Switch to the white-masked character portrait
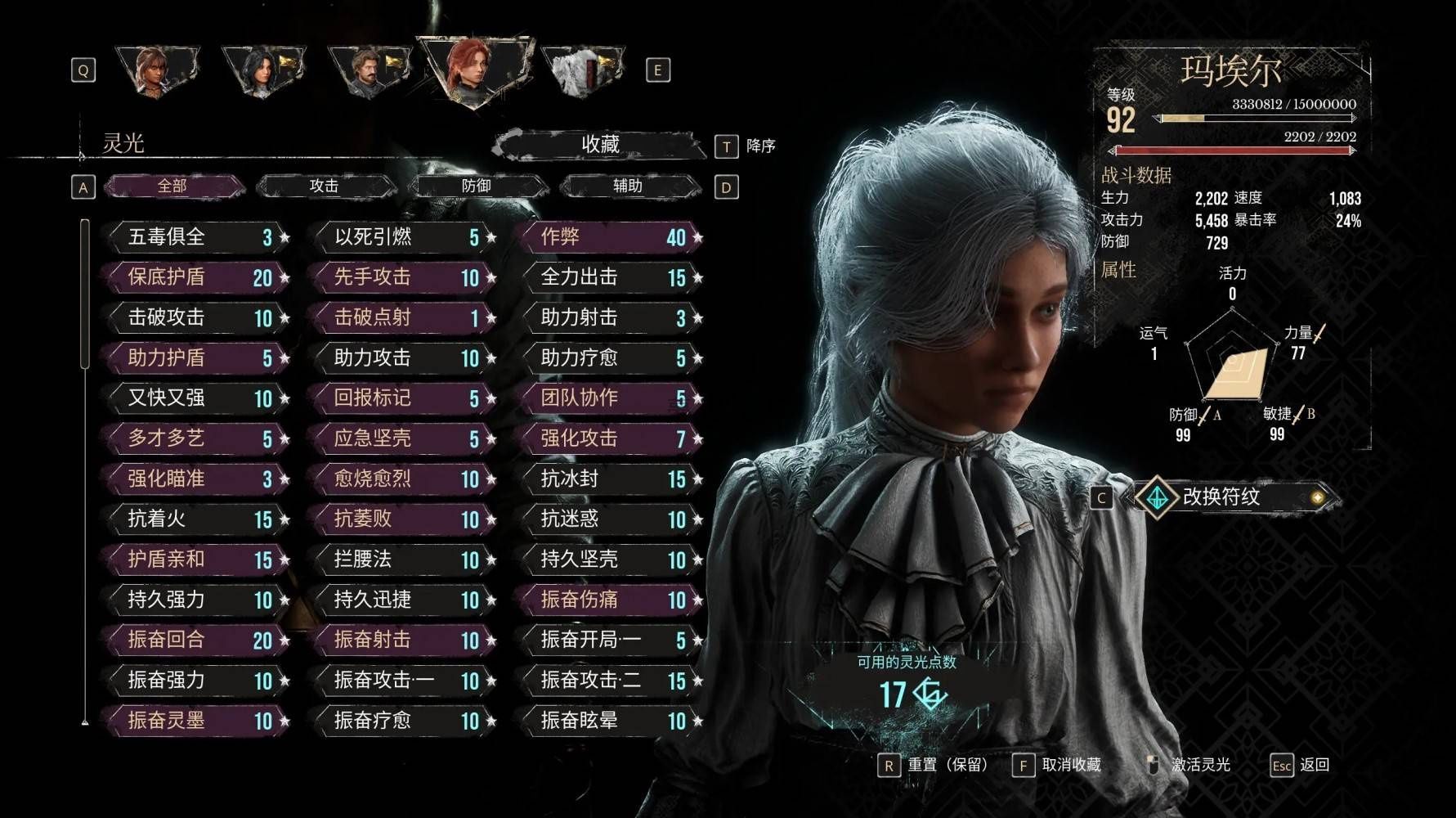The image size is (1456, 818). coord(582,71)
